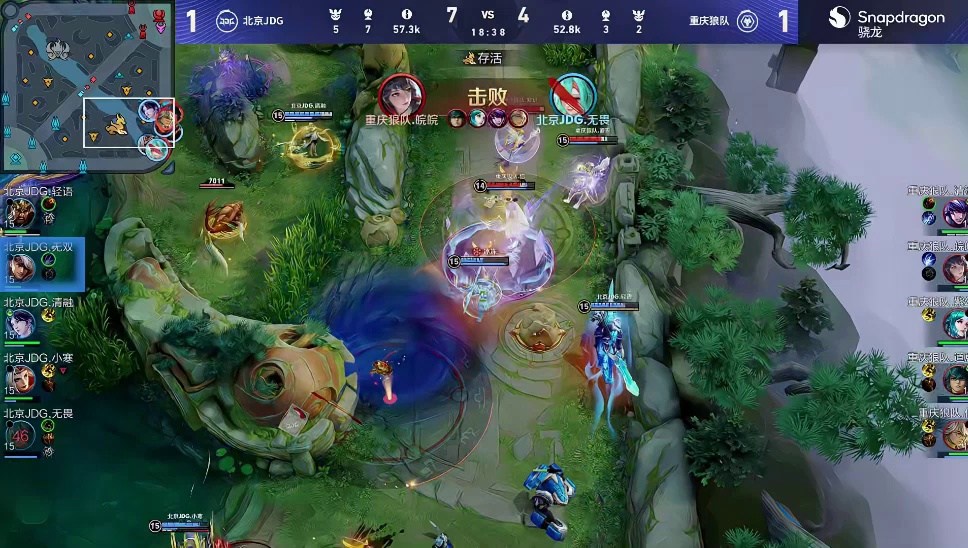Click the minimap in the corner
968x548 pixels.
pyautogui.click(x=87, y=86)
